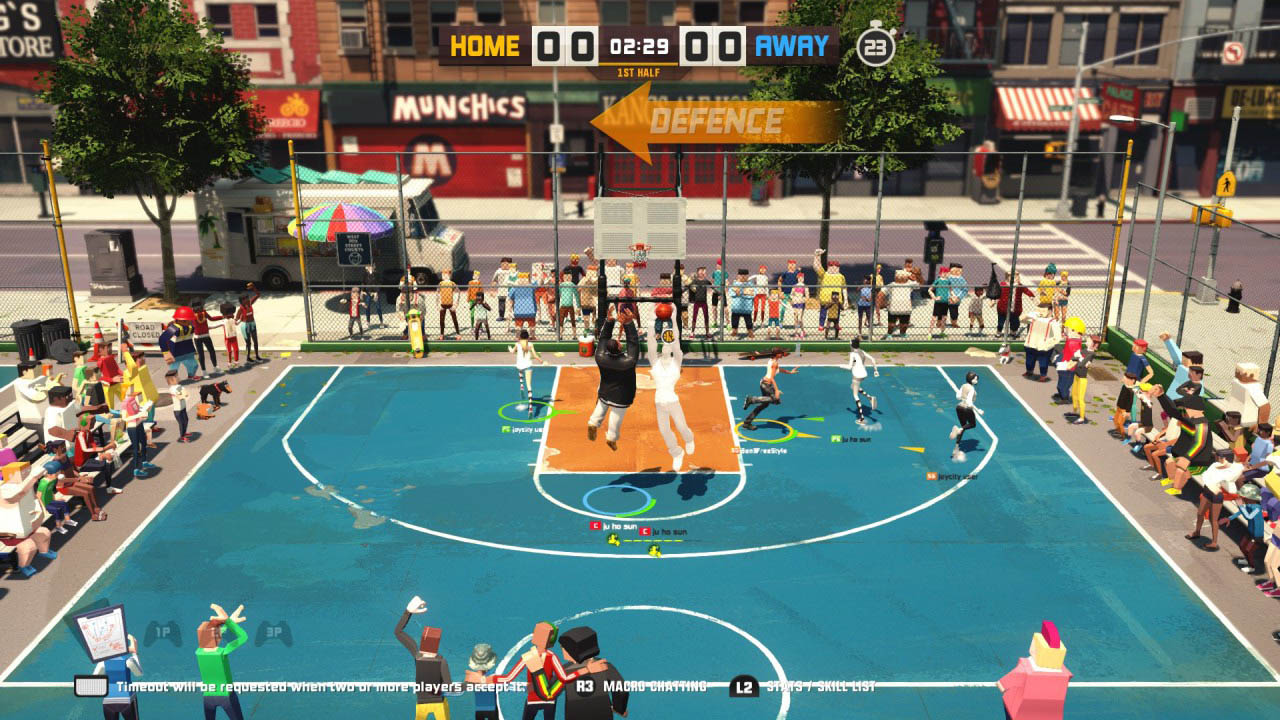Select the C position badge near ju ho sun
This screenshot has height=720, width=1280.
pos(594,526)
